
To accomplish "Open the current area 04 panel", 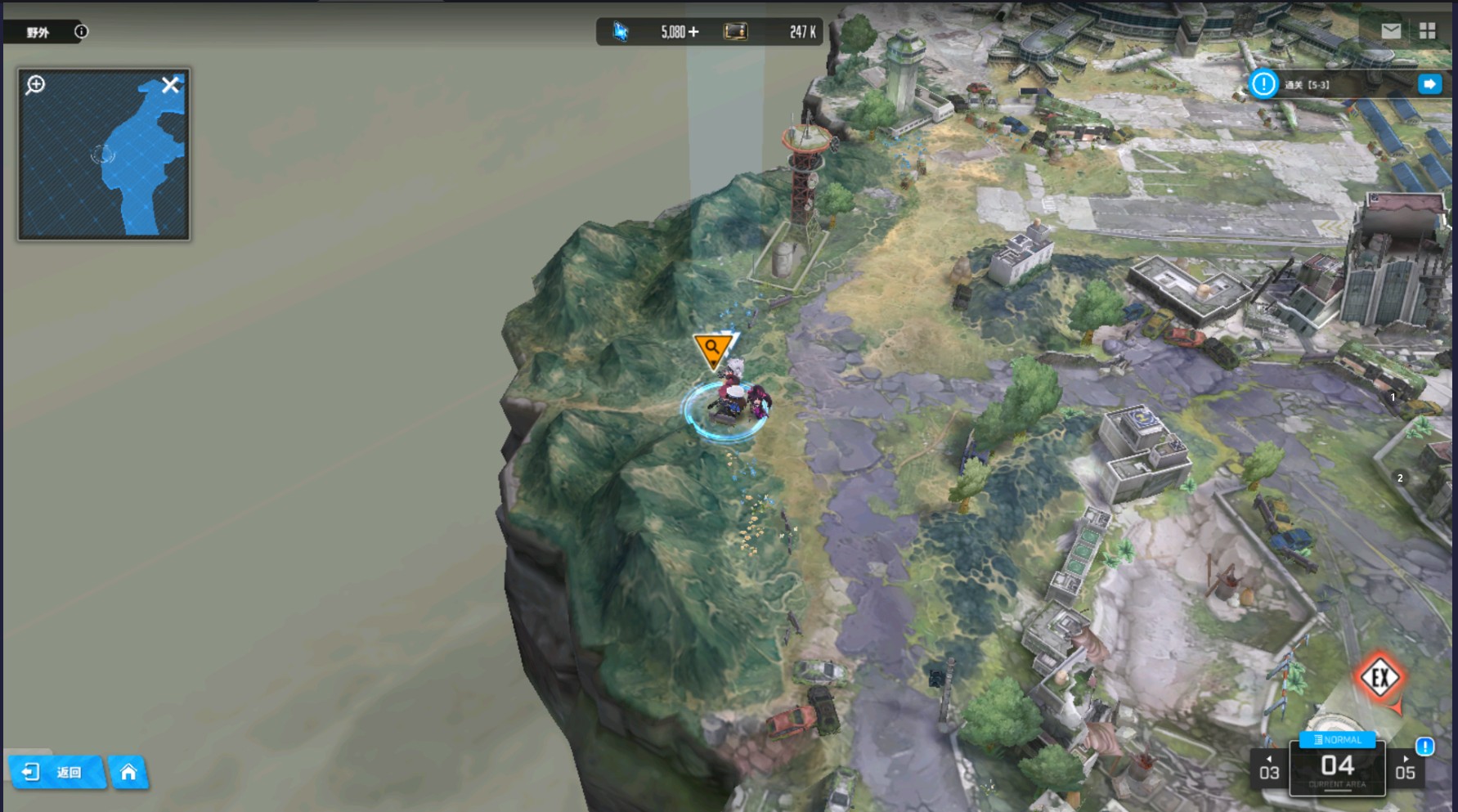I will pos(1337,769).
